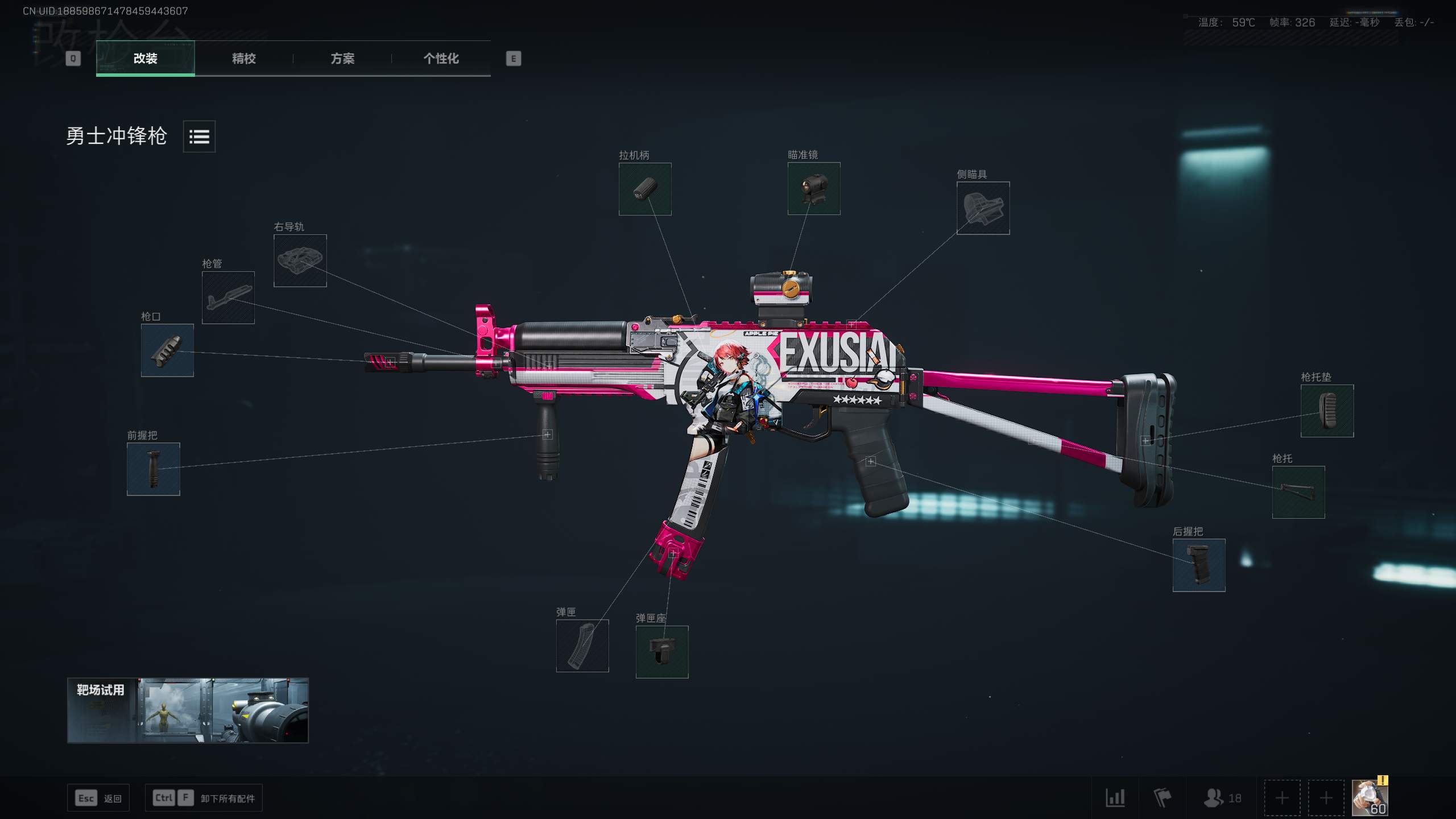Image resolution: width=1456 pixels, height=819 pixels.
Task: Select the 前握把 foregrip slot
Action: (x=154, y=469)
